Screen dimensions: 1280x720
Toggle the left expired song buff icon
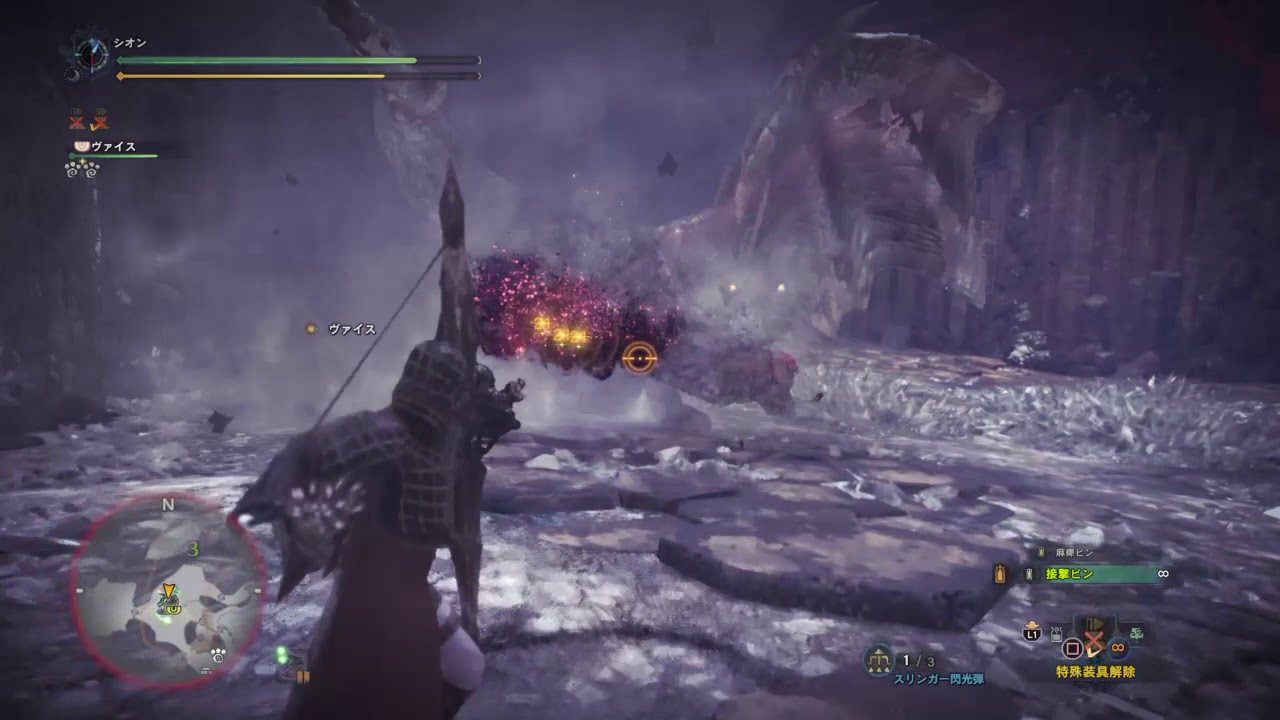coord(76,121)
